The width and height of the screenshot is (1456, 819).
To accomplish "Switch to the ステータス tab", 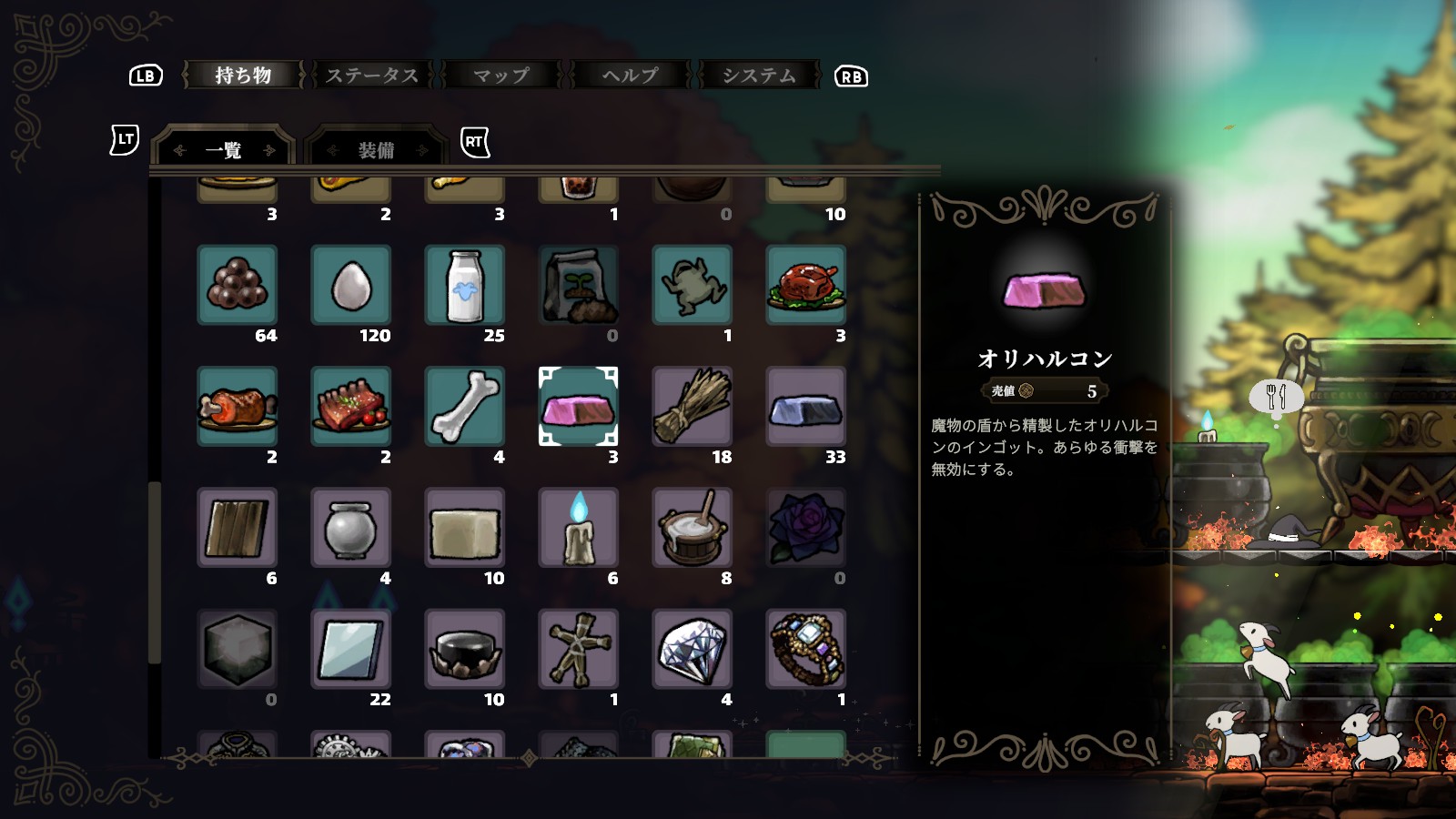I will [372, 76].
